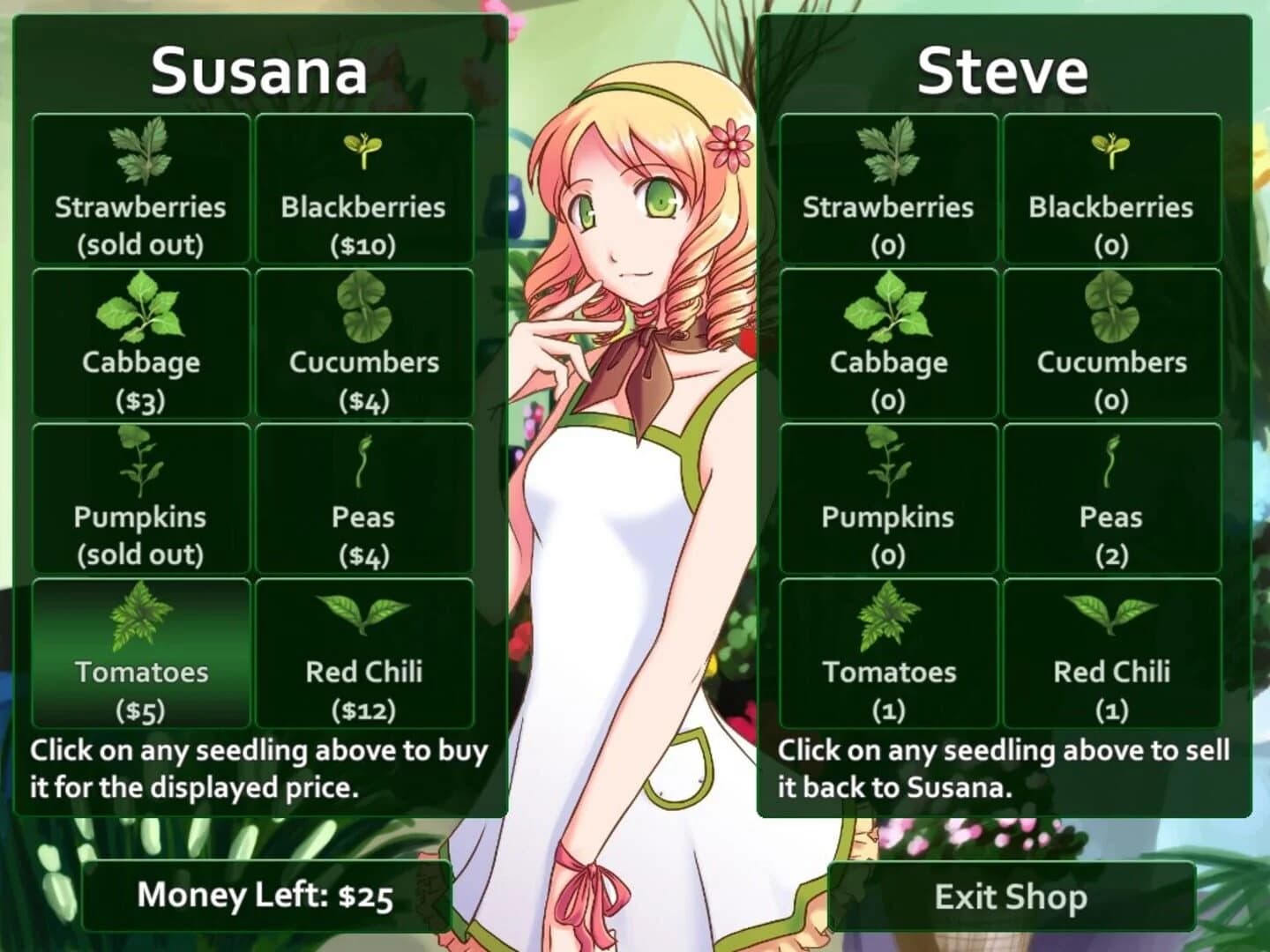
Task: Sell Steve's Tomatoes seedling back to Susana
Action: (889, 652)
